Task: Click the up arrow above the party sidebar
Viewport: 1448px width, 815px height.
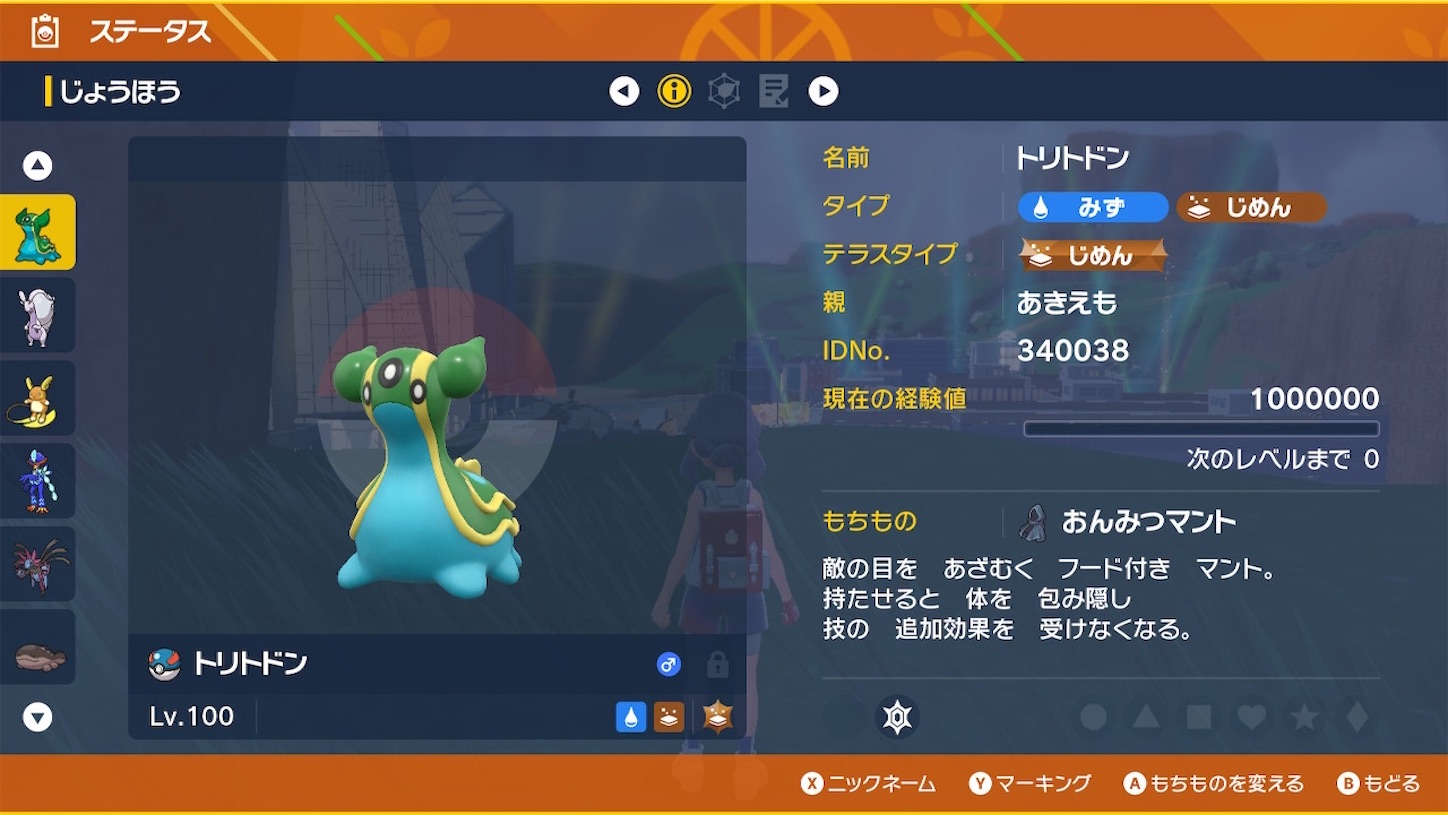Action: point(36,166)
